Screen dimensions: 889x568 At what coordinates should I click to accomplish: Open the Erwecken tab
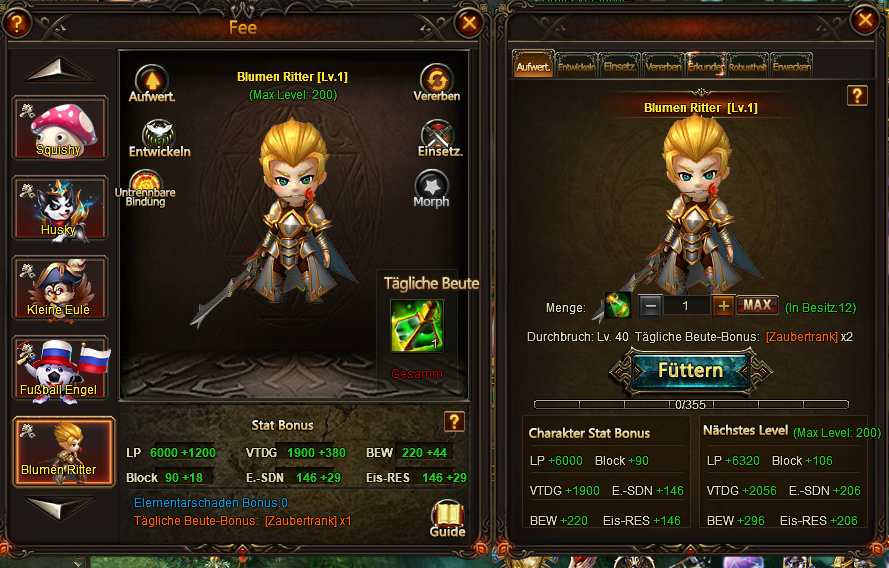(x=791, y=66)
